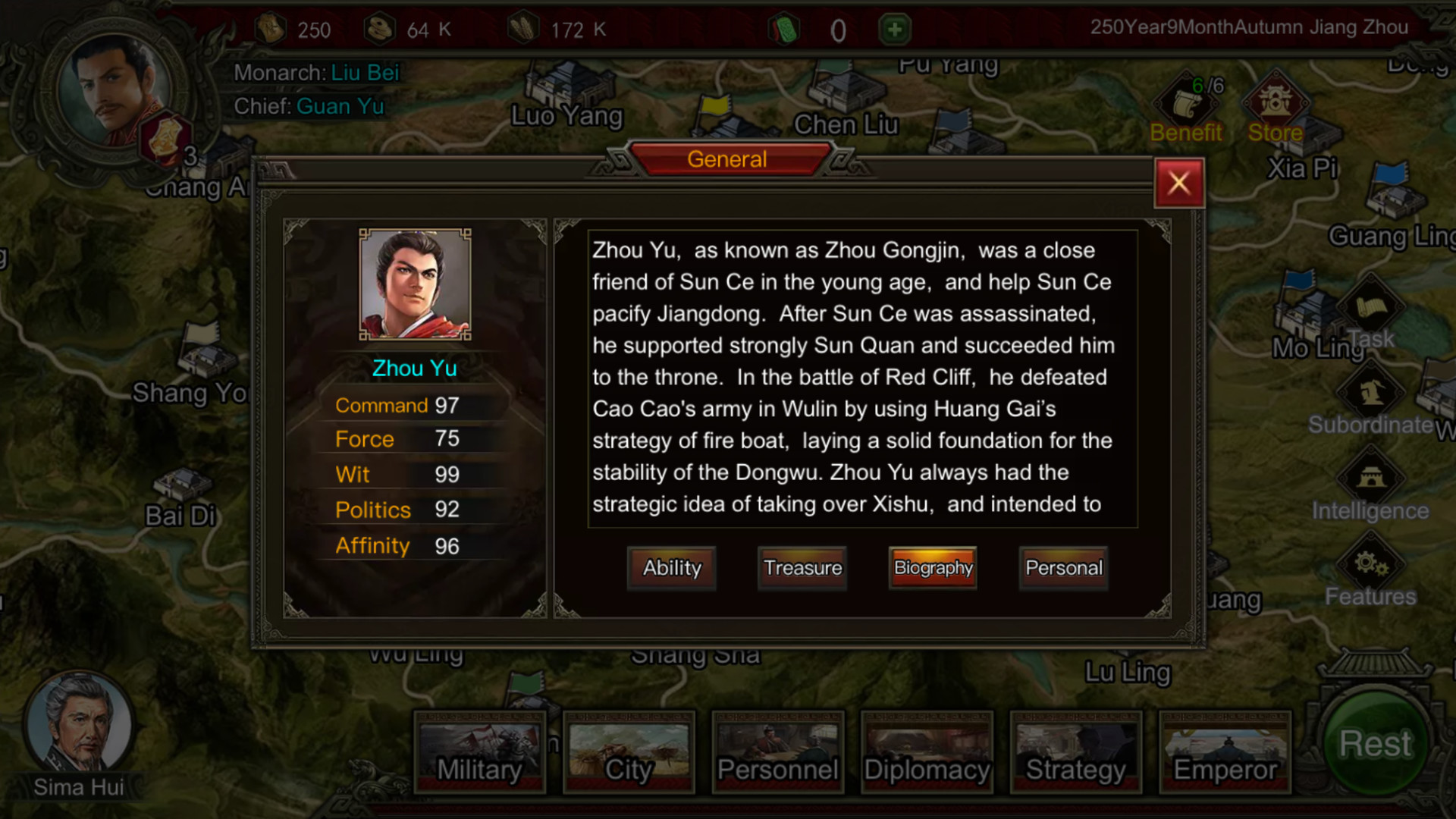Select the Biography tab
The width and height of the screenshot is (1456, 819).
click(x=932, y=568)
